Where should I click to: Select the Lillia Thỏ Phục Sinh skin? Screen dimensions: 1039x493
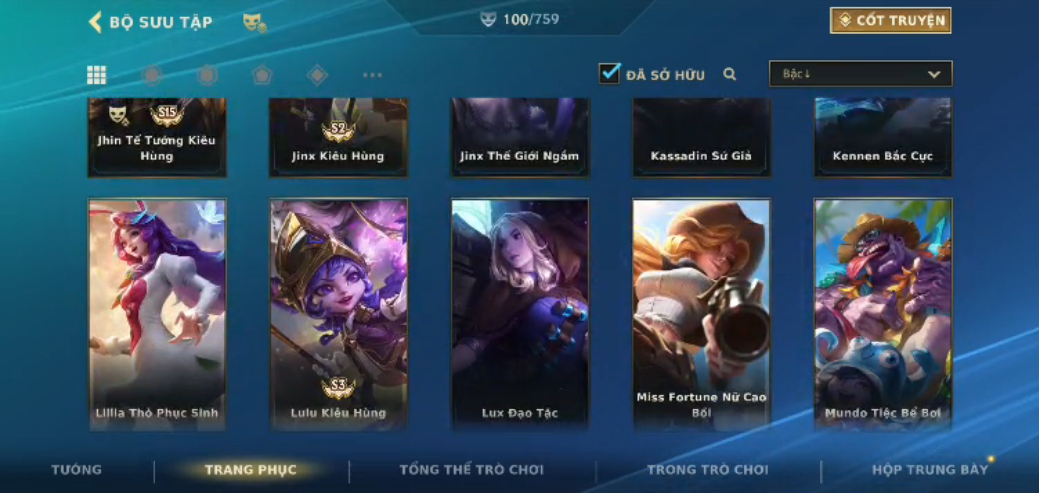(x=157, y=314)
